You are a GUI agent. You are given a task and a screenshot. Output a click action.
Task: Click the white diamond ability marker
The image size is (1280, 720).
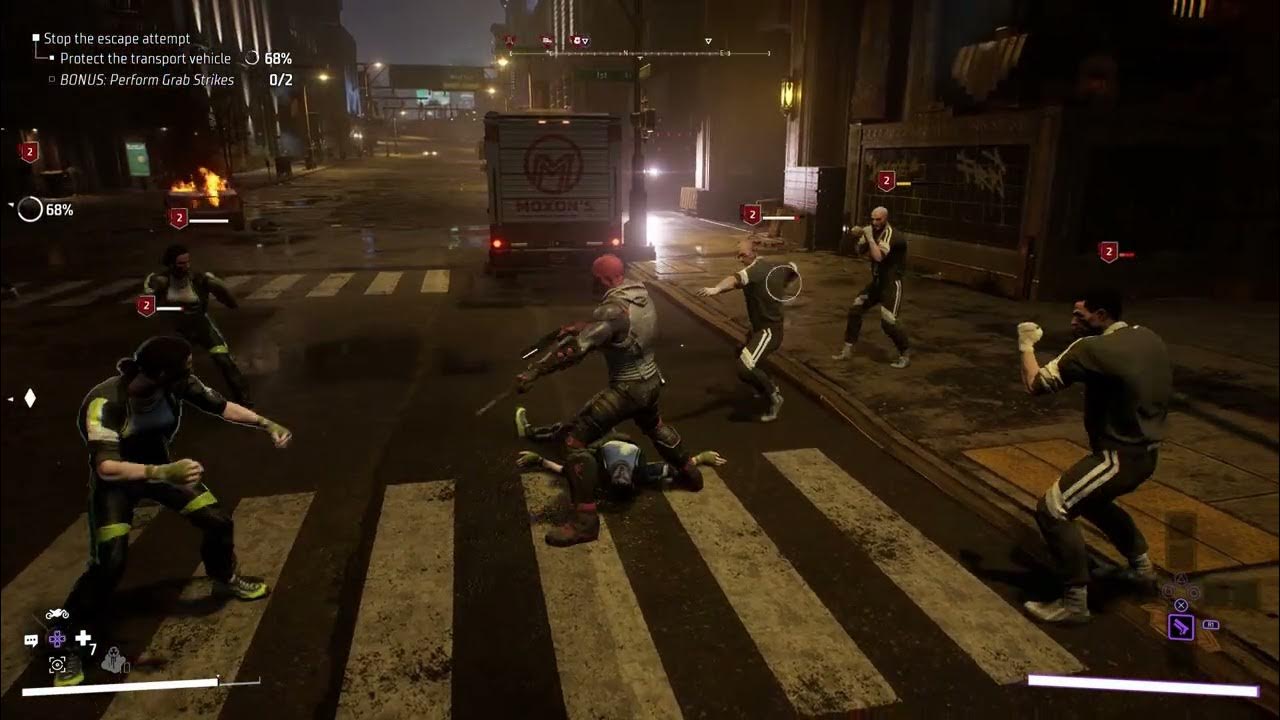[28, 398]
